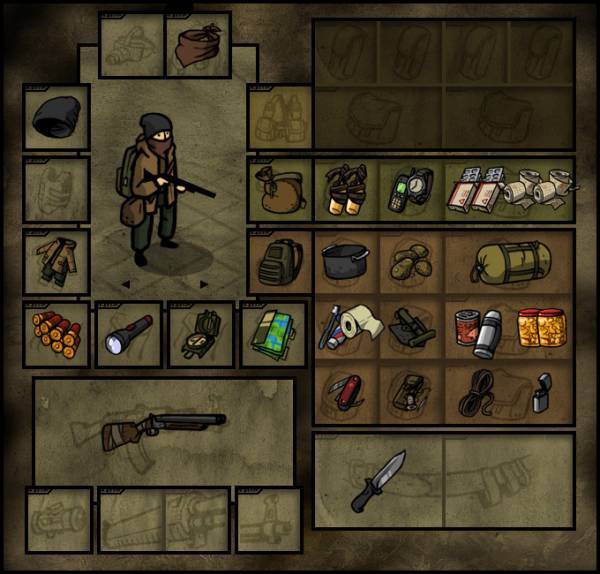Pick the toilet paper rolls stack
Image resolution: width=600 pixels, height=574 pixels.
pyautogui.click(x=541, y=189)
